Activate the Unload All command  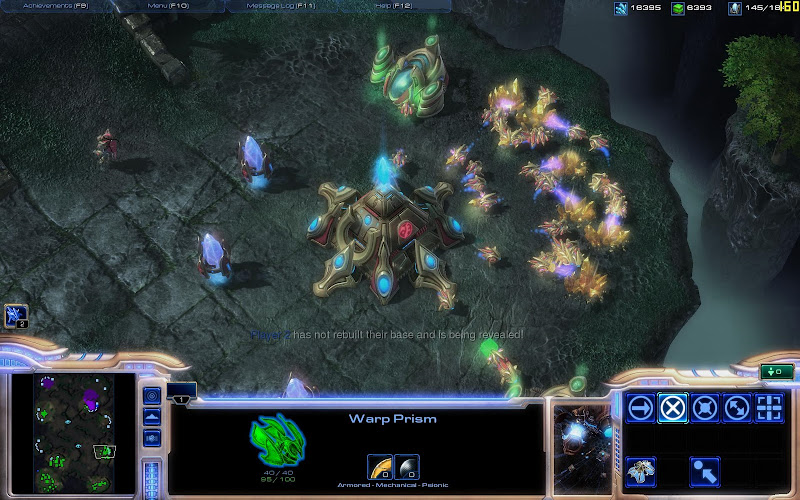[x=705, y=469]
